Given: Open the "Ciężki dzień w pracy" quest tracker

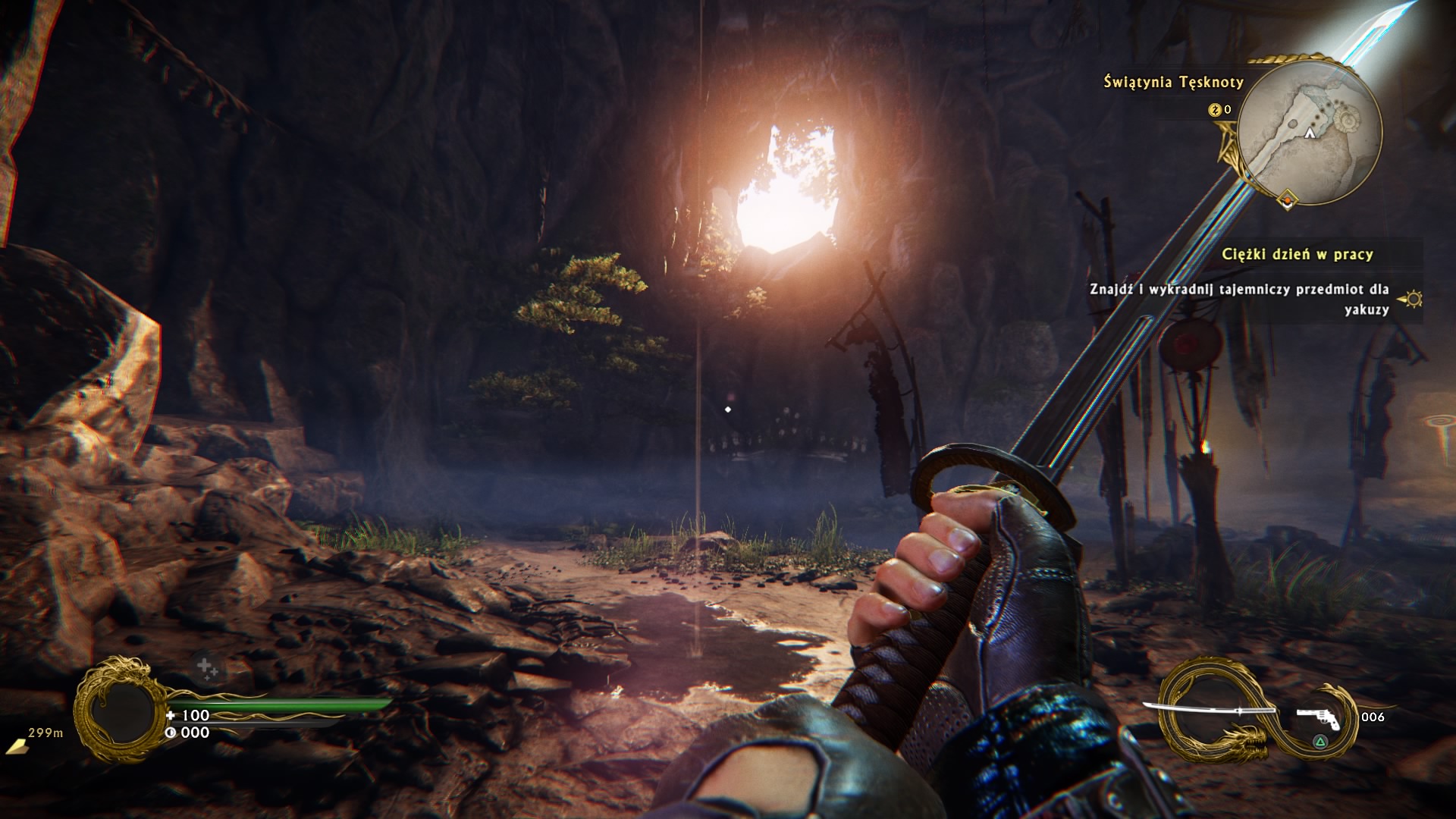Looking at the screenshot, I should 1297,255.
